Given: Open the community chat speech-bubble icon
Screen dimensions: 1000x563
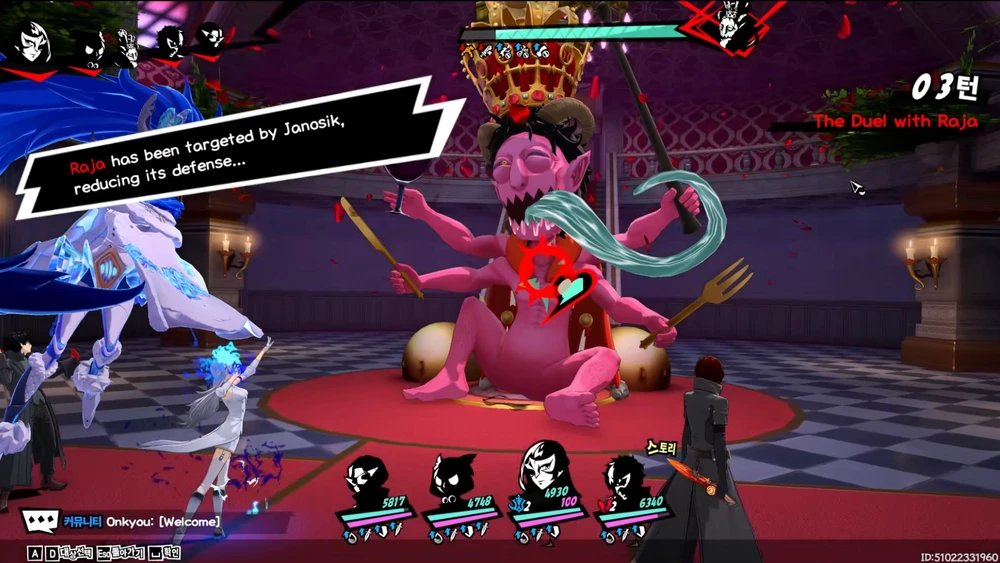Looking at the screenshot, I should pyautogui.click(x=39, y=521).
